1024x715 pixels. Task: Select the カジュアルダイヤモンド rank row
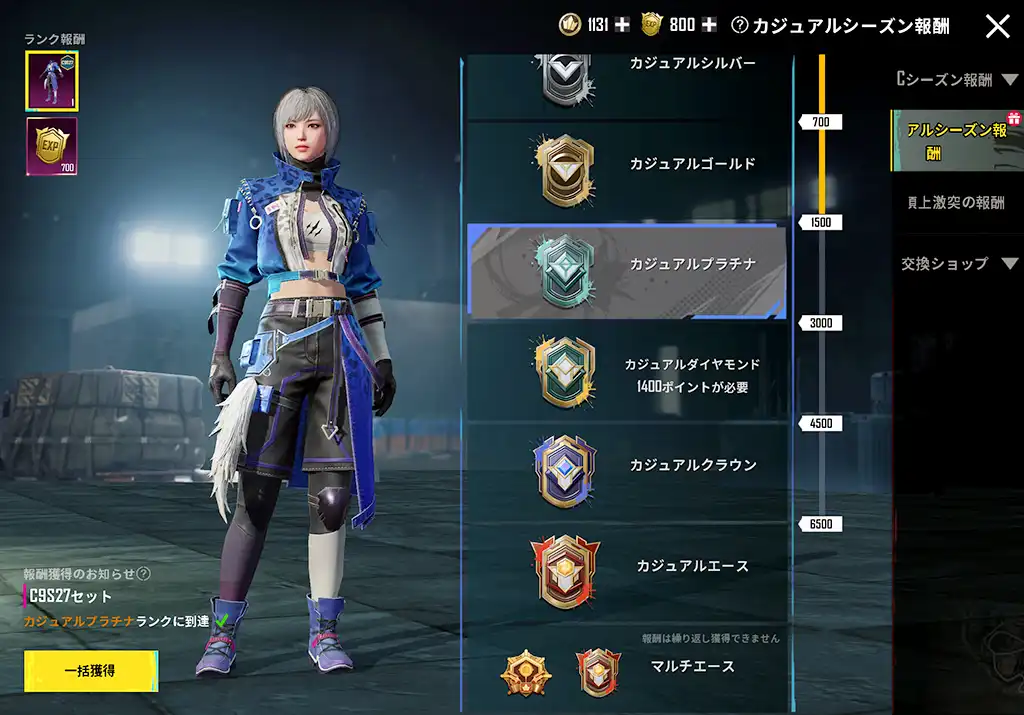pyautogui.click(x=627, y=372)
